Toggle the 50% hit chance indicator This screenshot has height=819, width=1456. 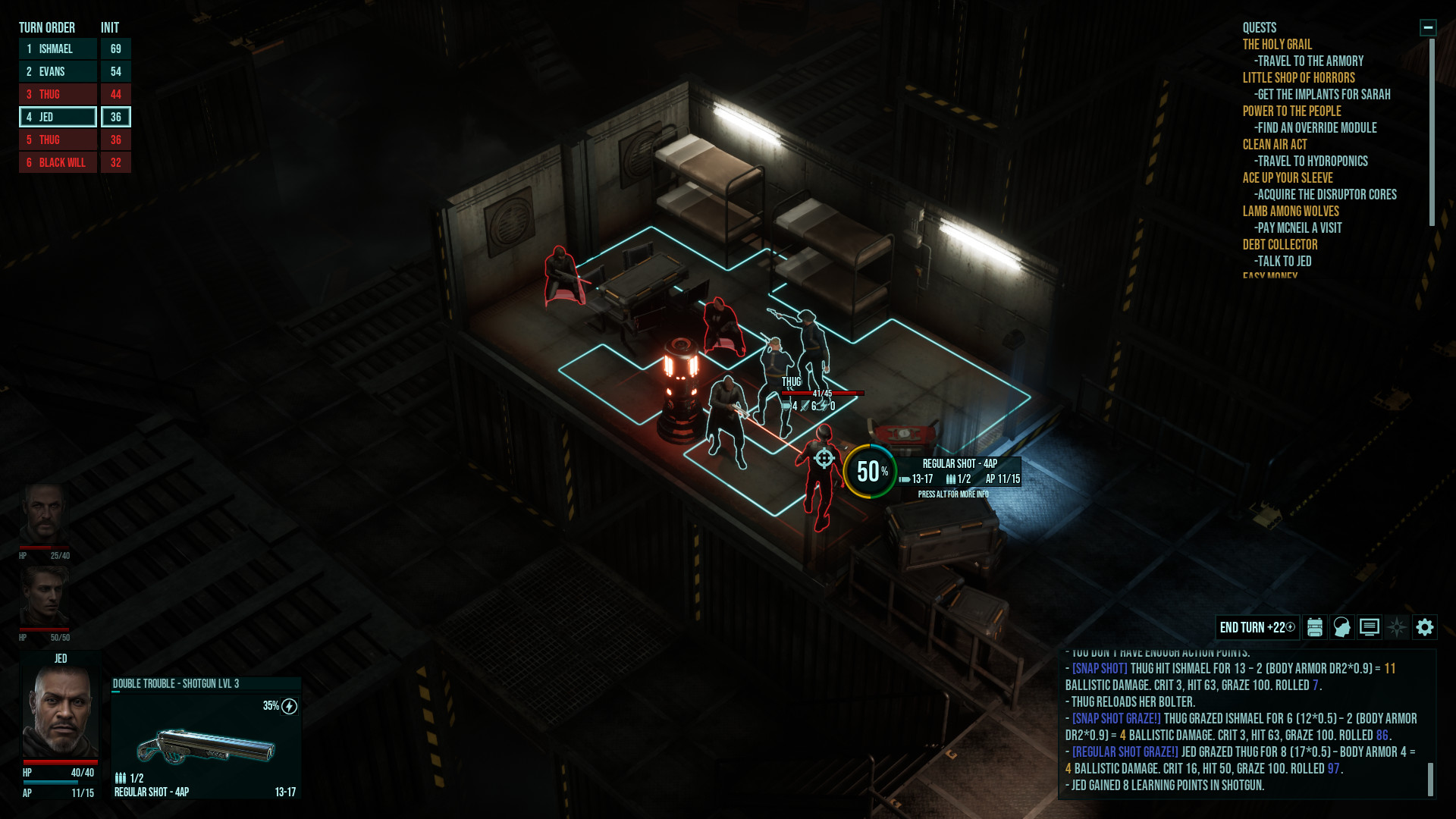coord(869,472)
